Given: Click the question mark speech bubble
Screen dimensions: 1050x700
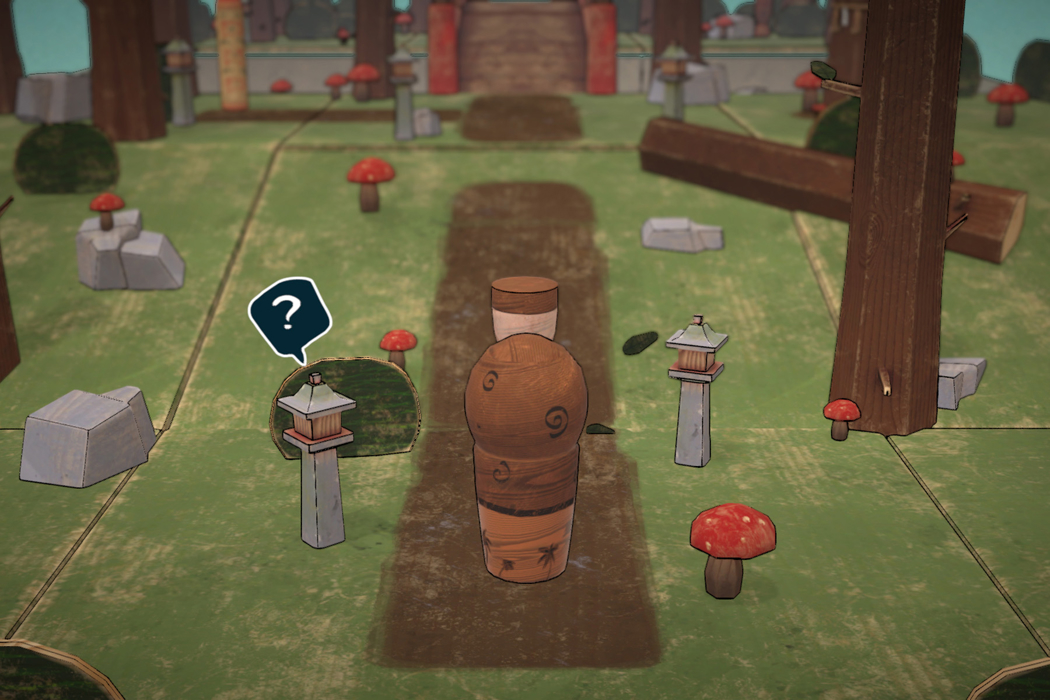Looking at the screenshot, I should point(289,317).
